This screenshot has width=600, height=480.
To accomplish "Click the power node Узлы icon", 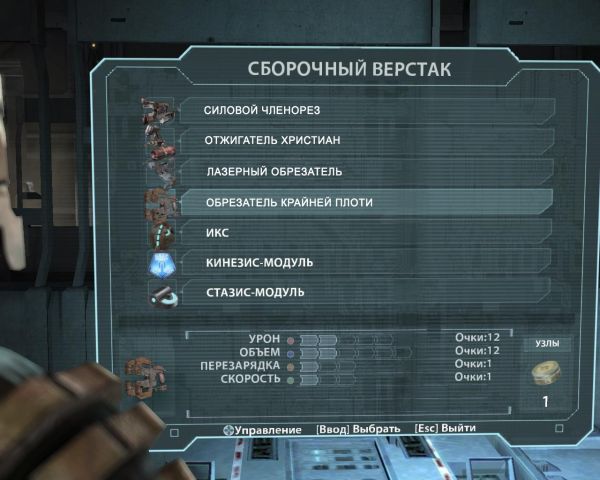I will pyautogui.click(x=546, y=374).
